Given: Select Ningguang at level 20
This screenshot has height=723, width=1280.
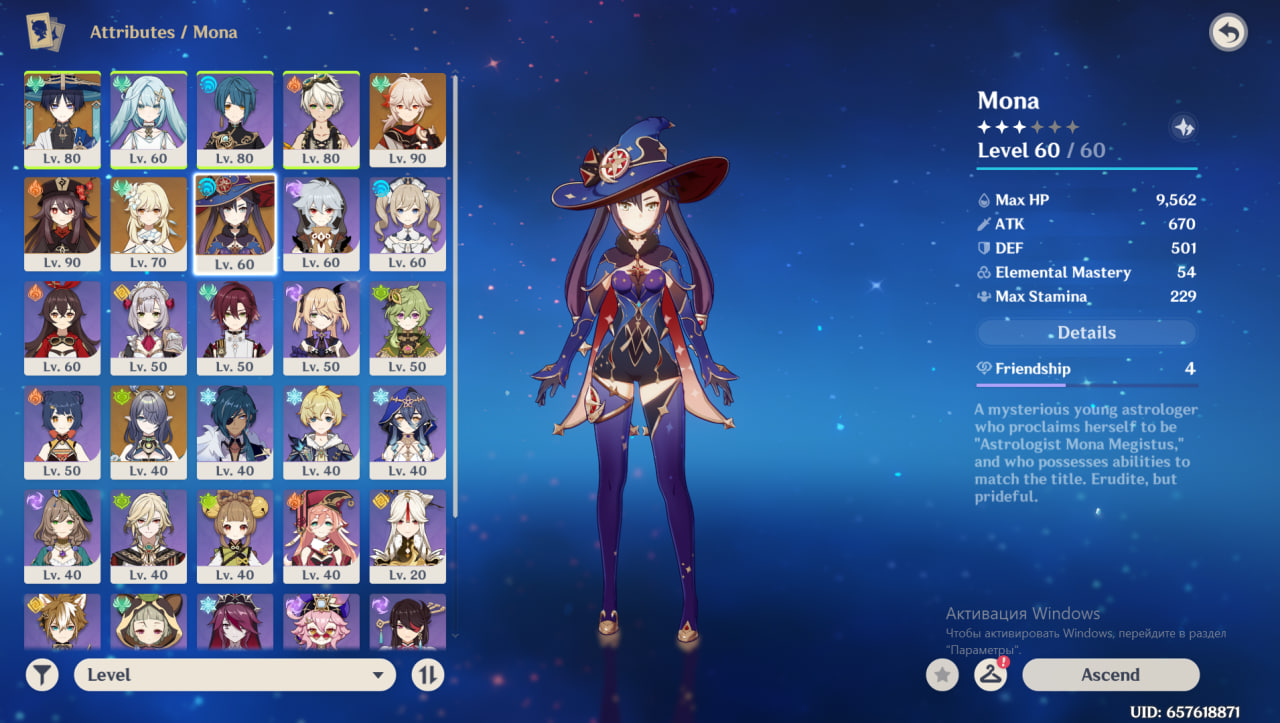Looking at the screenshot, I should tap(407, 535).
